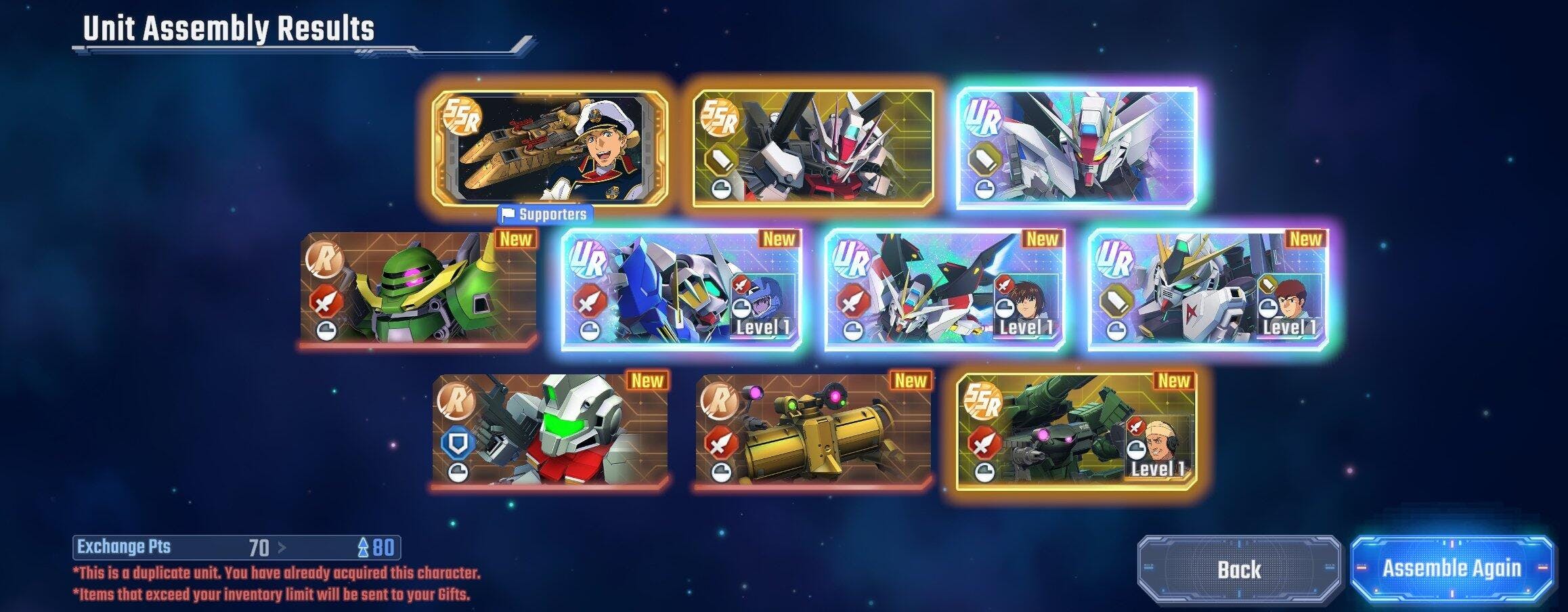
Task: Open the Supporters label tag
Action: pos(546,215)
